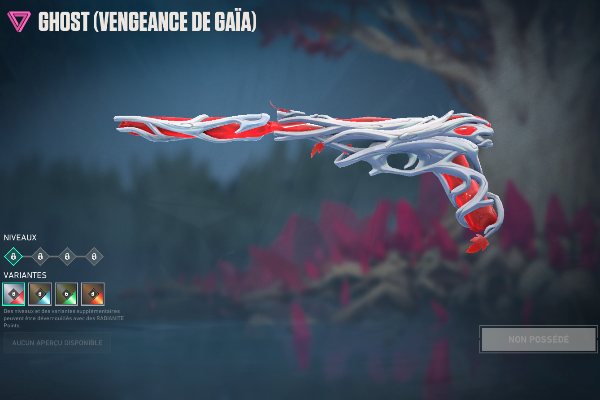Viewport: 600px width, 400px height.
Task: Click the AUCUN APERÇU DISPONIBLE button
Action: click(x=57, y=343)
